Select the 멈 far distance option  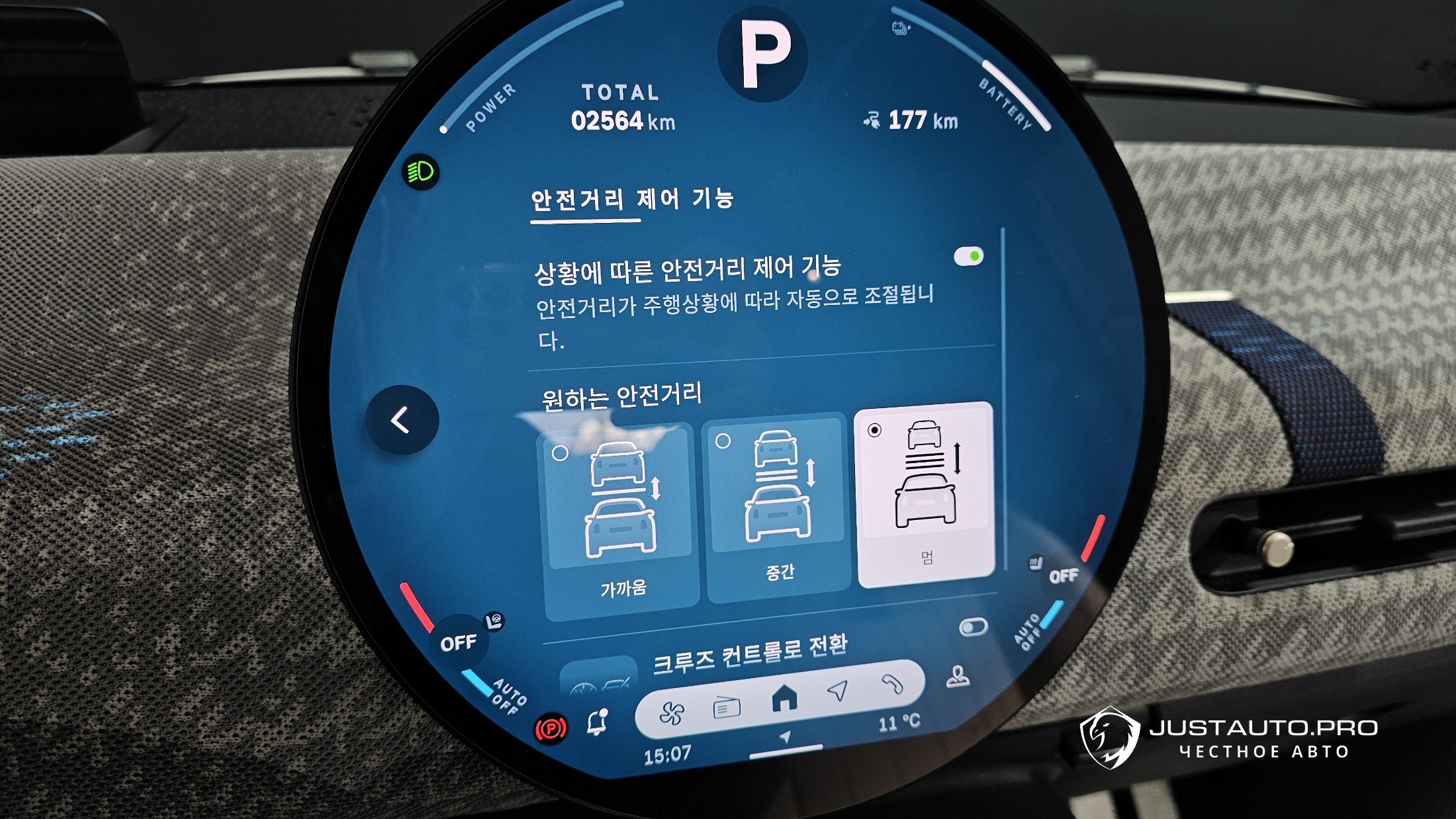(925, 494)
